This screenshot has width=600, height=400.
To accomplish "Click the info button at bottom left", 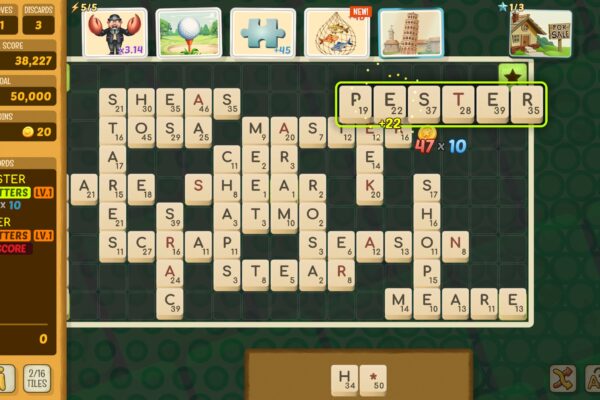I will (x=4, y=379).
